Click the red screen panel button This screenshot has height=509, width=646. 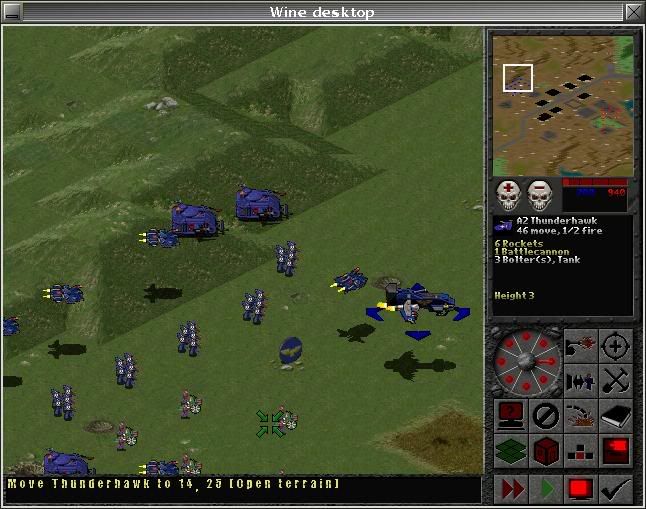(615, 450)
